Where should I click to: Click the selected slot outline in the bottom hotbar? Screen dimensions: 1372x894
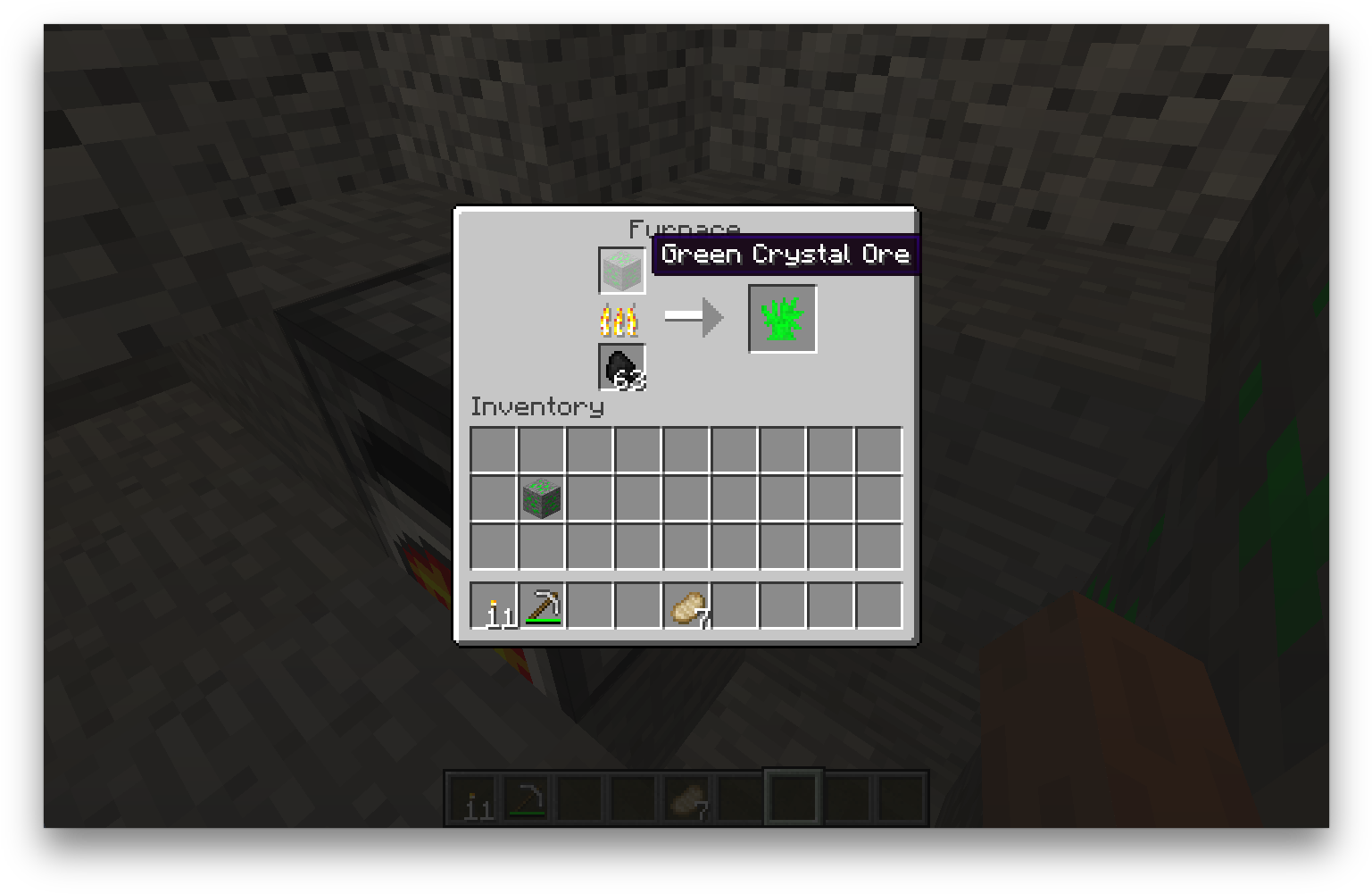point(791,796)
